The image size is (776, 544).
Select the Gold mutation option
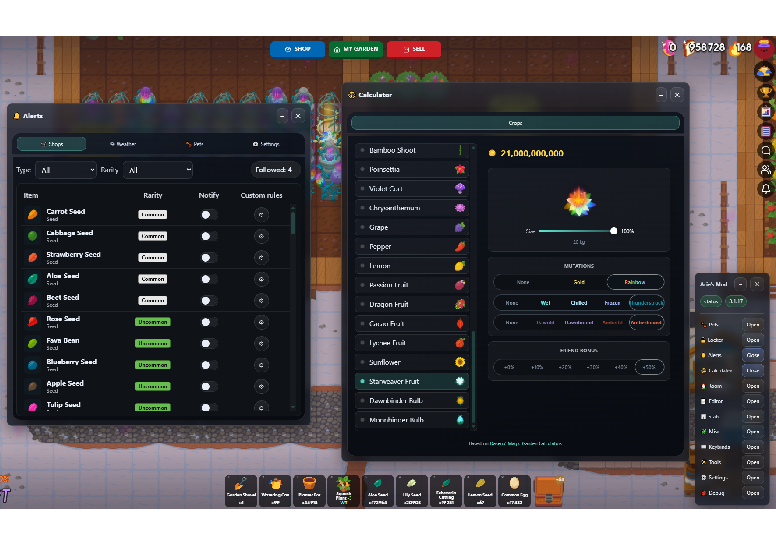[x=579, y=282]
